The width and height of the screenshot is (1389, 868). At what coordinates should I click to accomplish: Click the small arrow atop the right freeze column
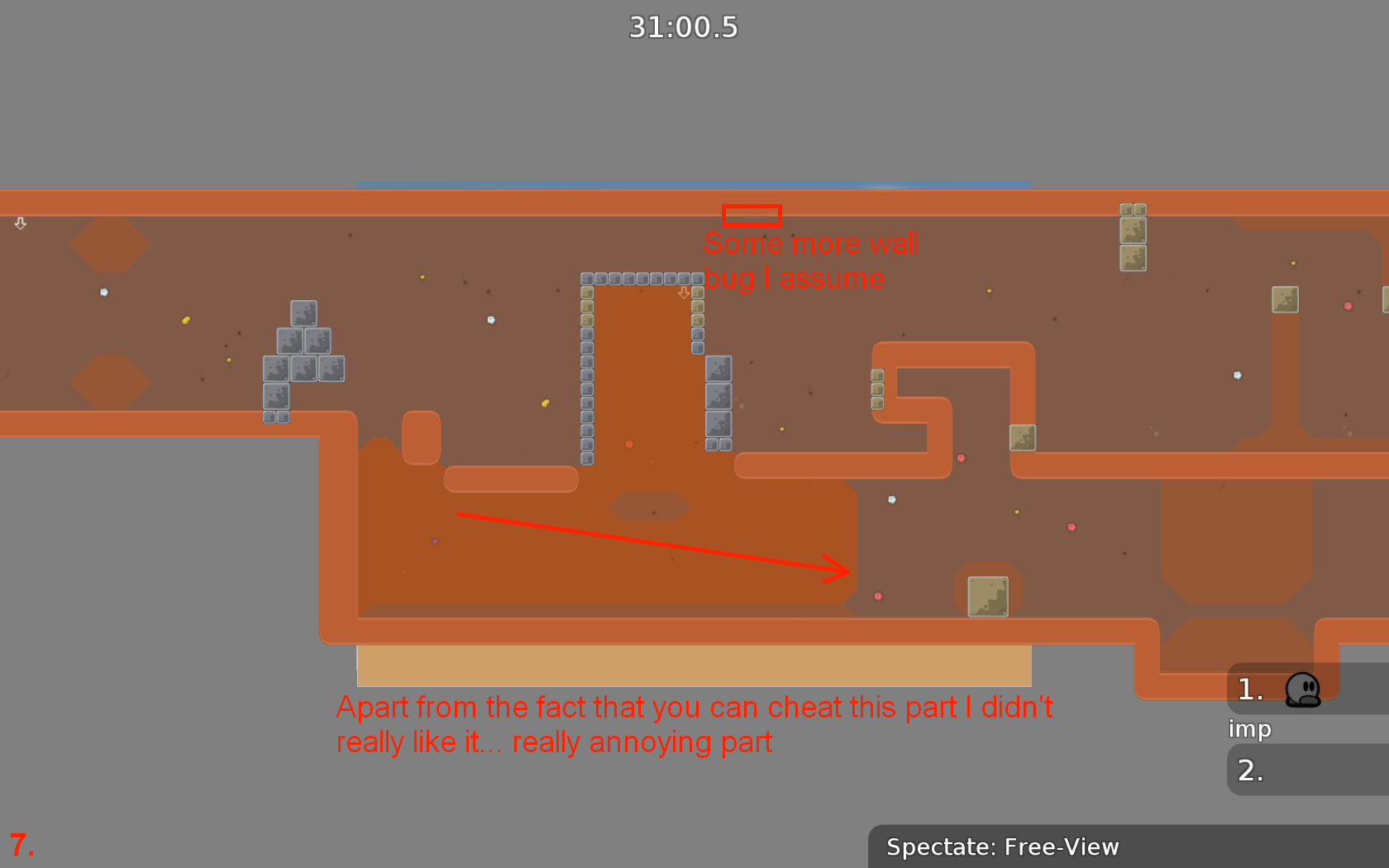point(685,293)
